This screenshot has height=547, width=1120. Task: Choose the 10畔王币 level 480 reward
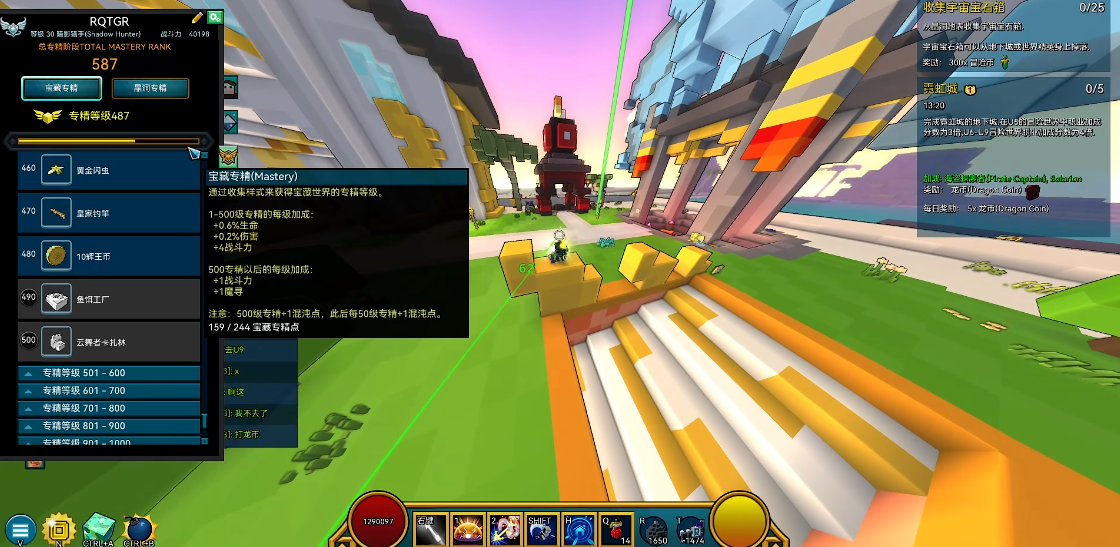coord(109,255)
